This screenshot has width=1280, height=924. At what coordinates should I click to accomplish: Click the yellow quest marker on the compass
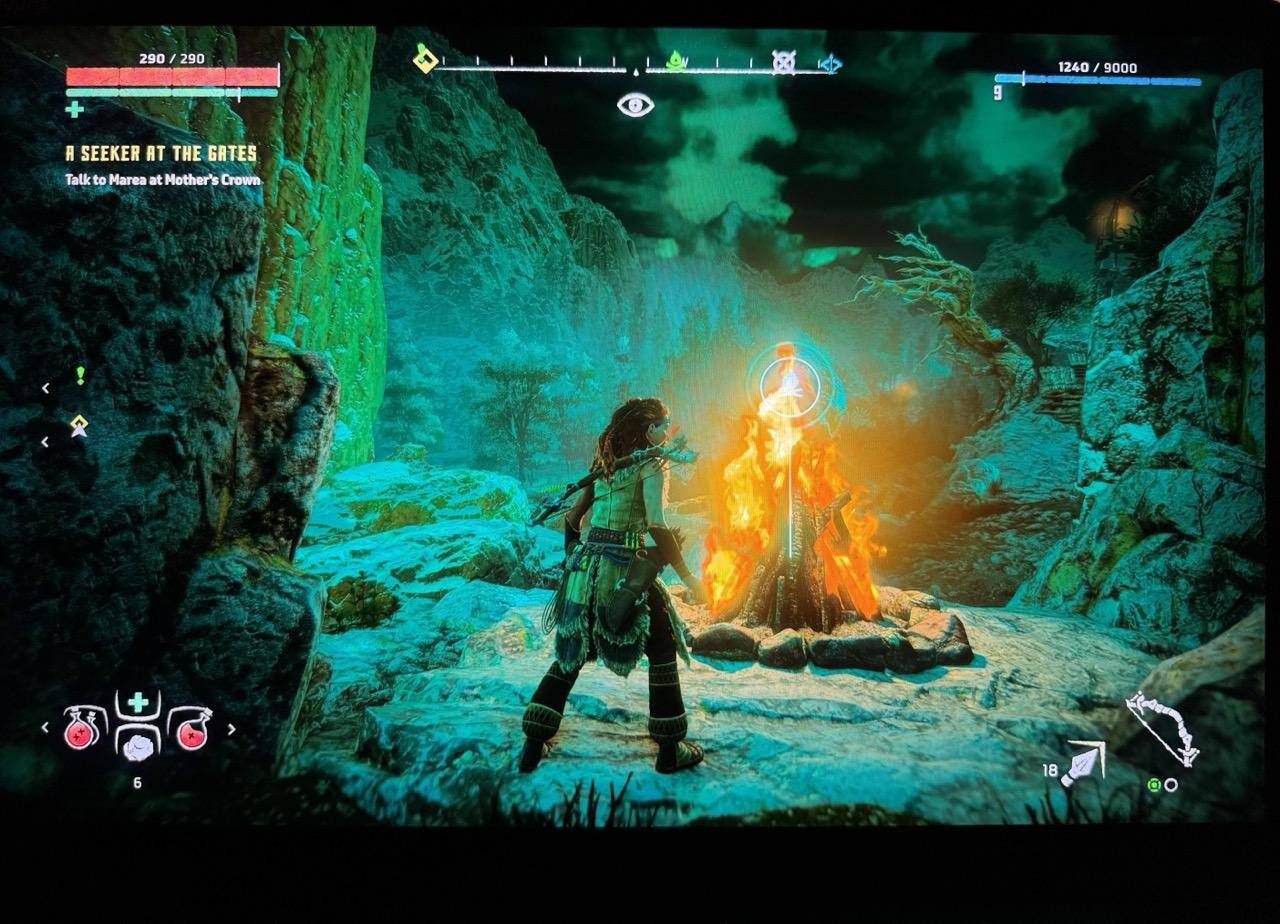(x=425, y=59)
